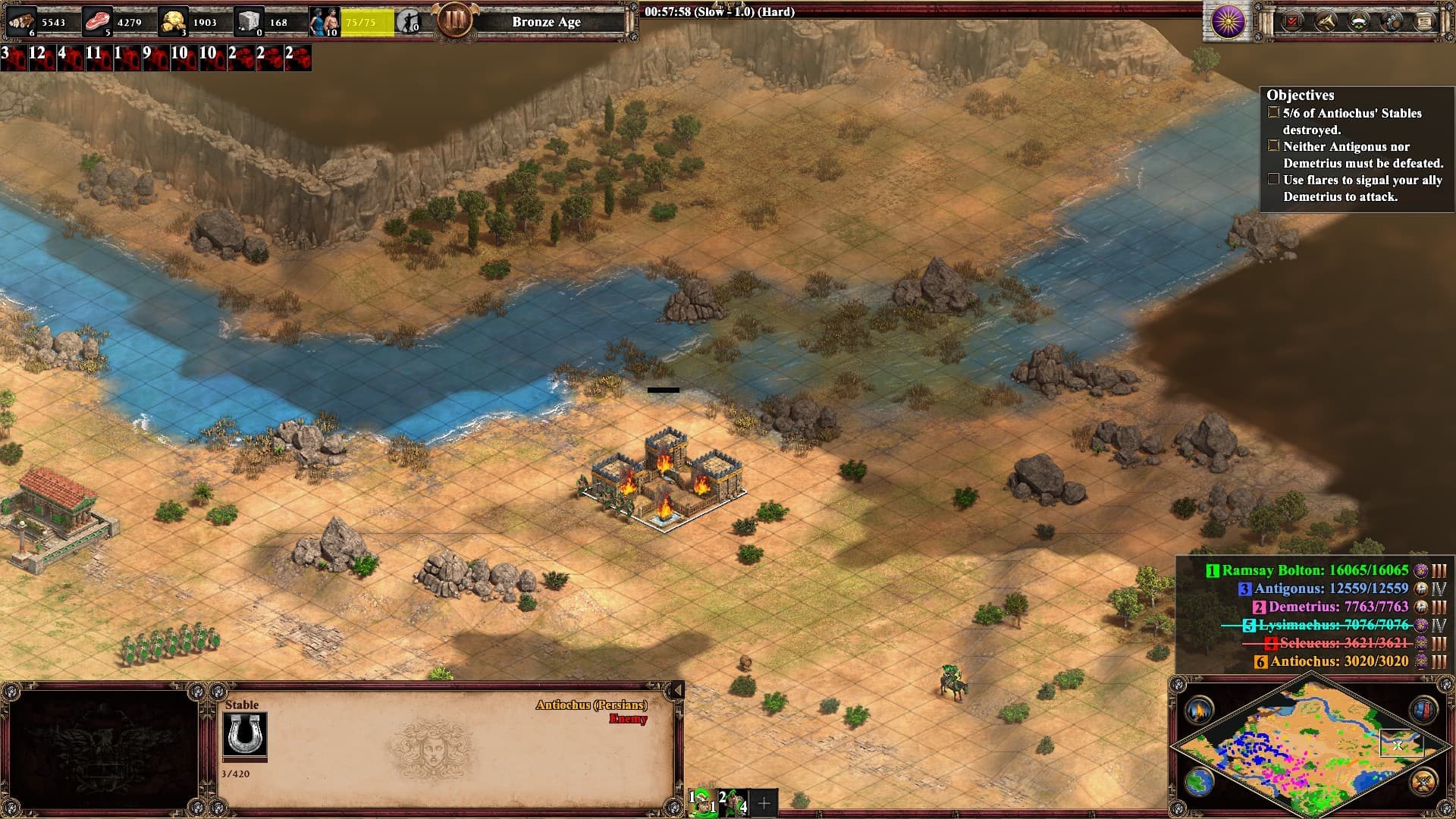The height and width of the screenshot is (819, 1456).
Task: Toggle the crossed swords combat minimap mode
Action: [x=1423, y=781]
